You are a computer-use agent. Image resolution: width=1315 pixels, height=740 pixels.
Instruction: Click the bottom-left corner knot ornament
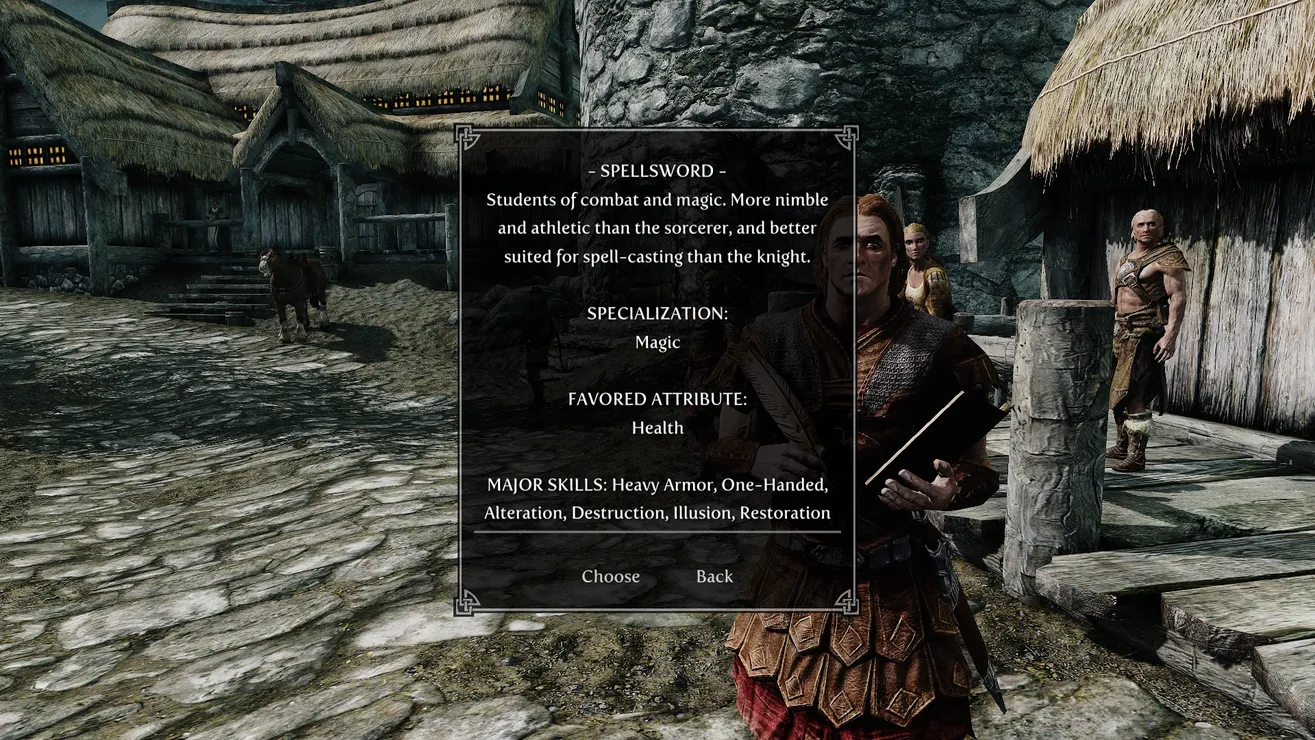(x=464, y=602)
